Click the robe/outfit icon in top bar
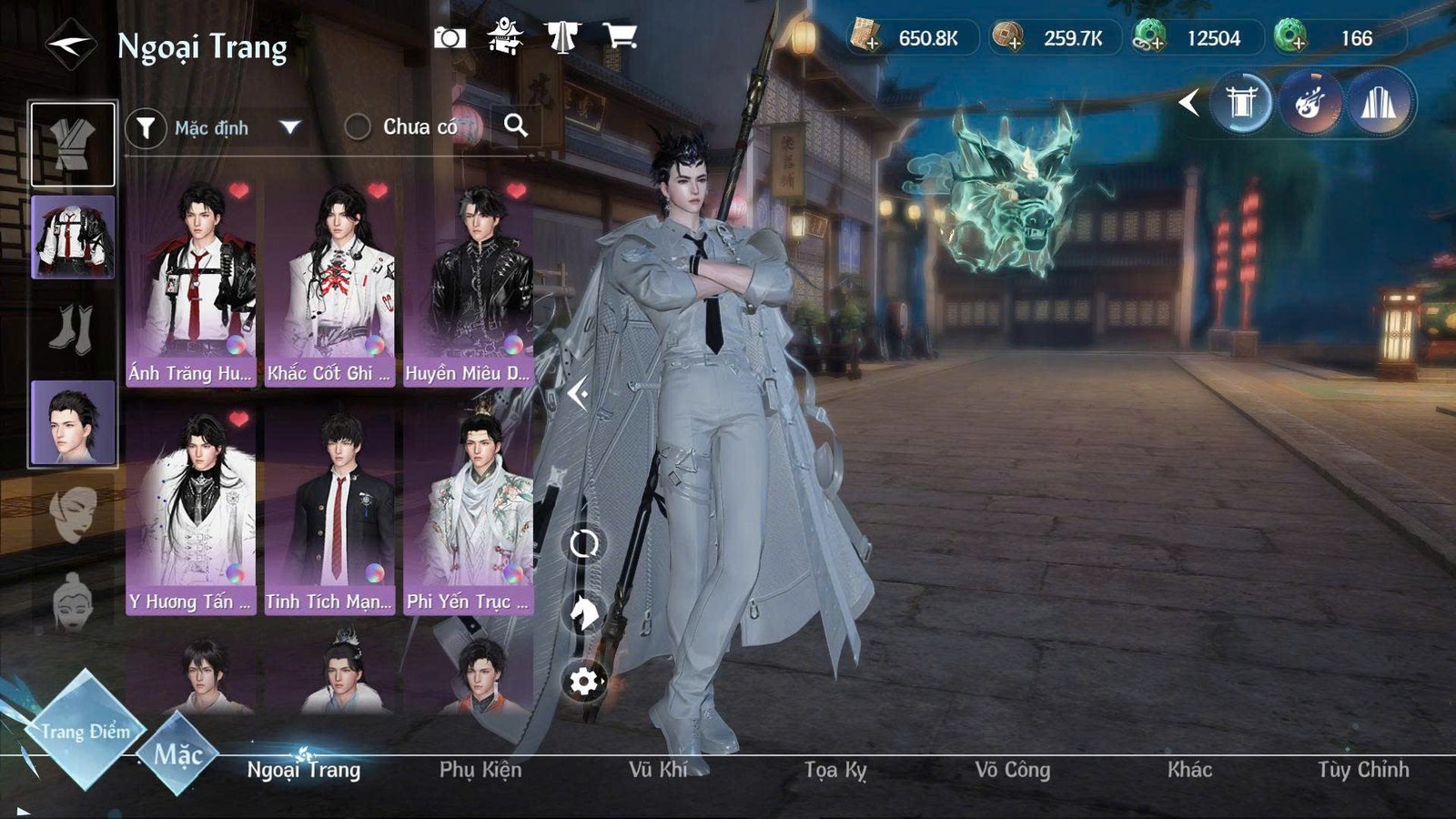Viewport: 1456px width, 819px height. (x=563, y=36)
